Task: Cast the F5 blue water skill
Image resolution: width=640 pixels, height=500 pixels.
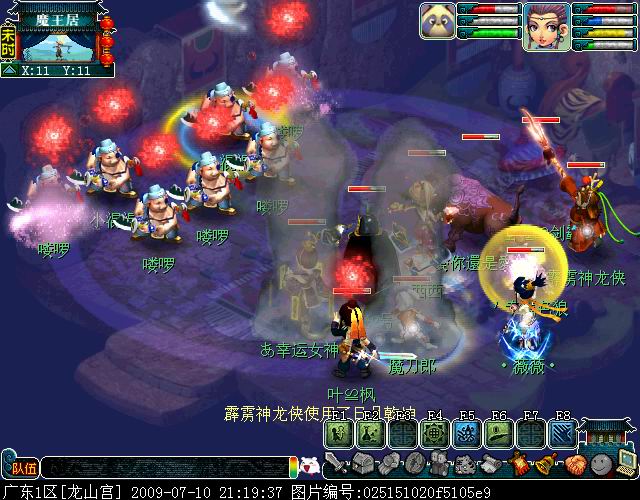Action: click(466, 433)
